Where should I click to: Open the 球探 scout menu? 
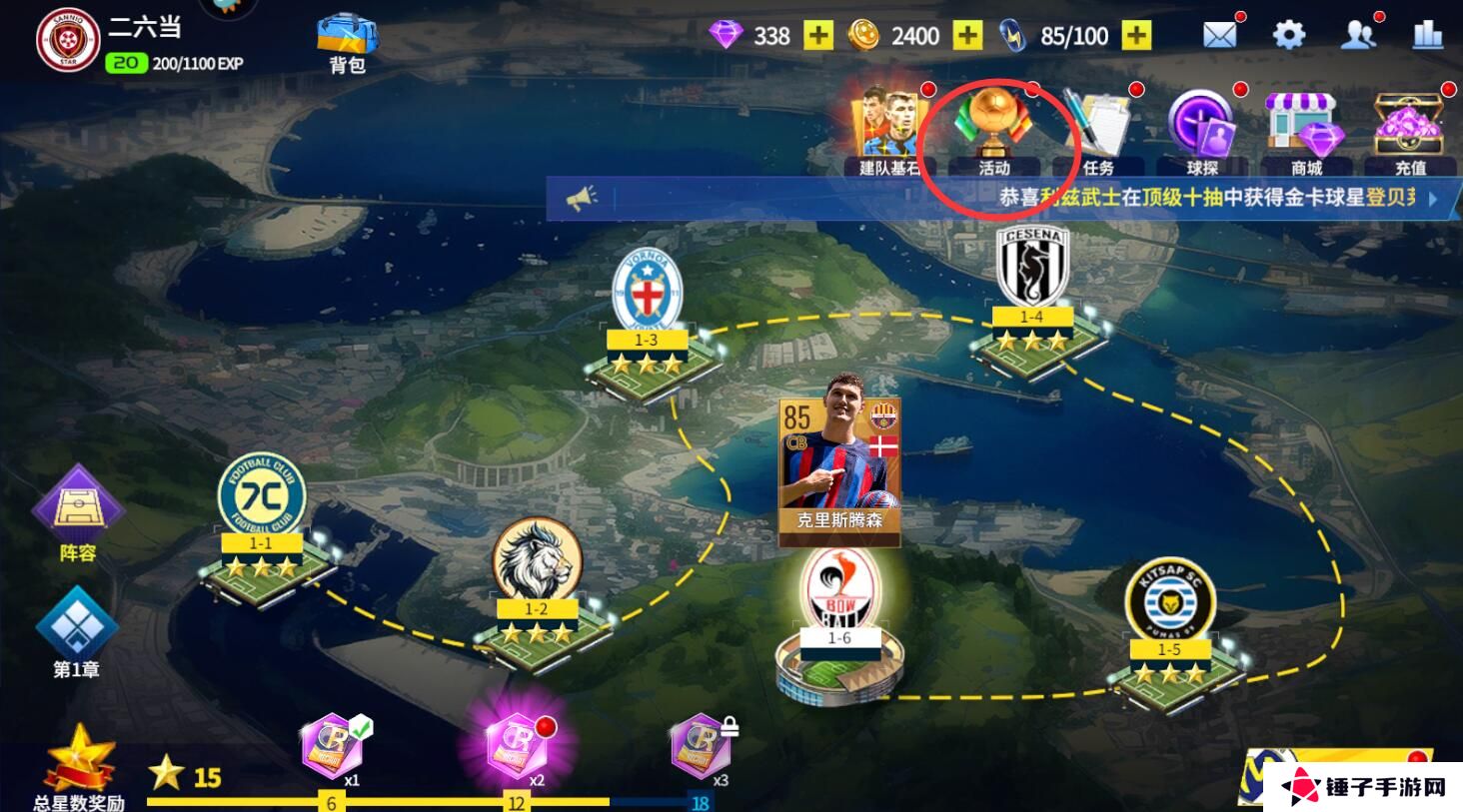click(1202, 130)
